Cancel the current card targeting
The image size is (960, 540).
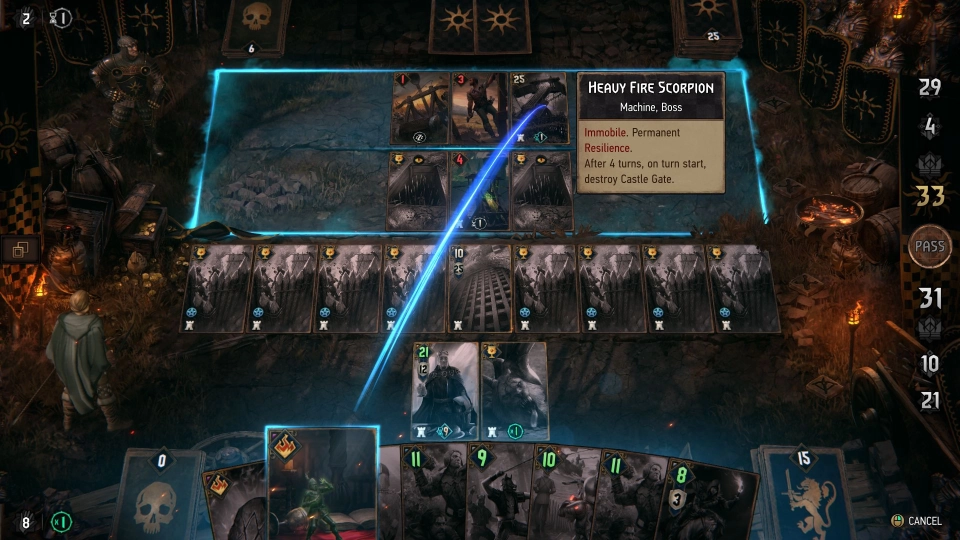pyautogui.click(x=917, y=521)
